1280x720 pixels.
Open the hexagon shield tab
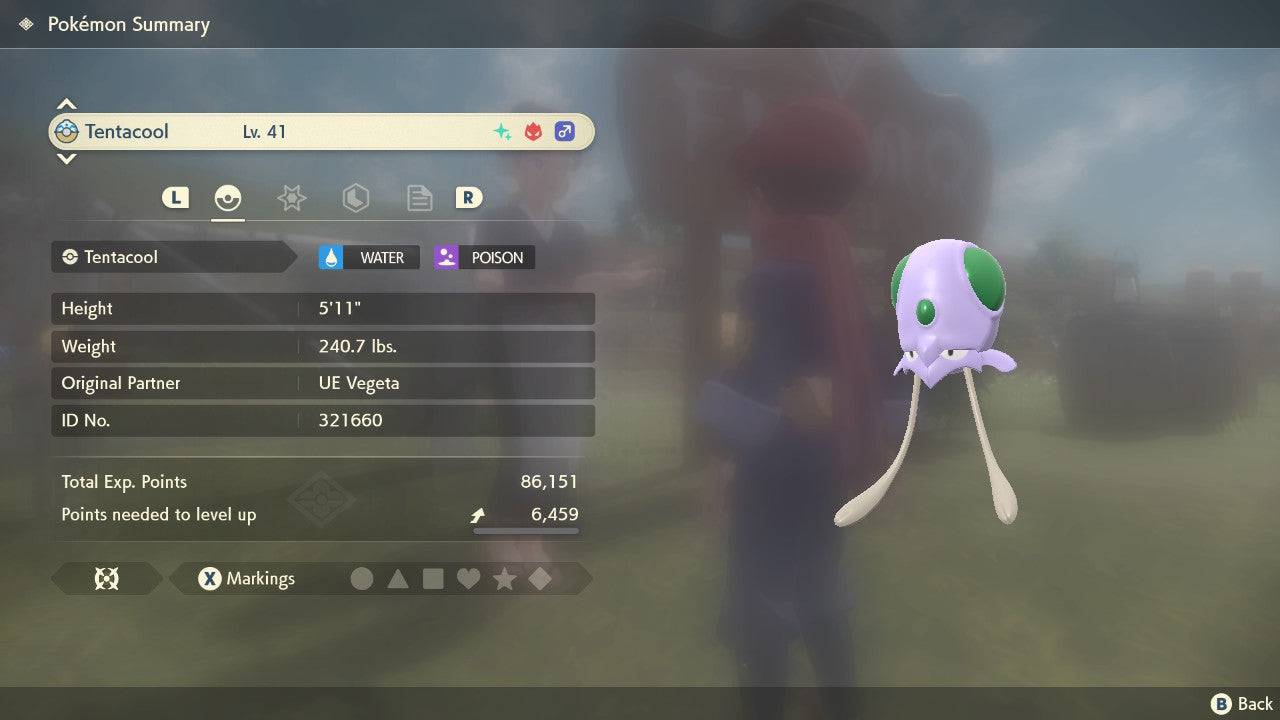point(355,198)
